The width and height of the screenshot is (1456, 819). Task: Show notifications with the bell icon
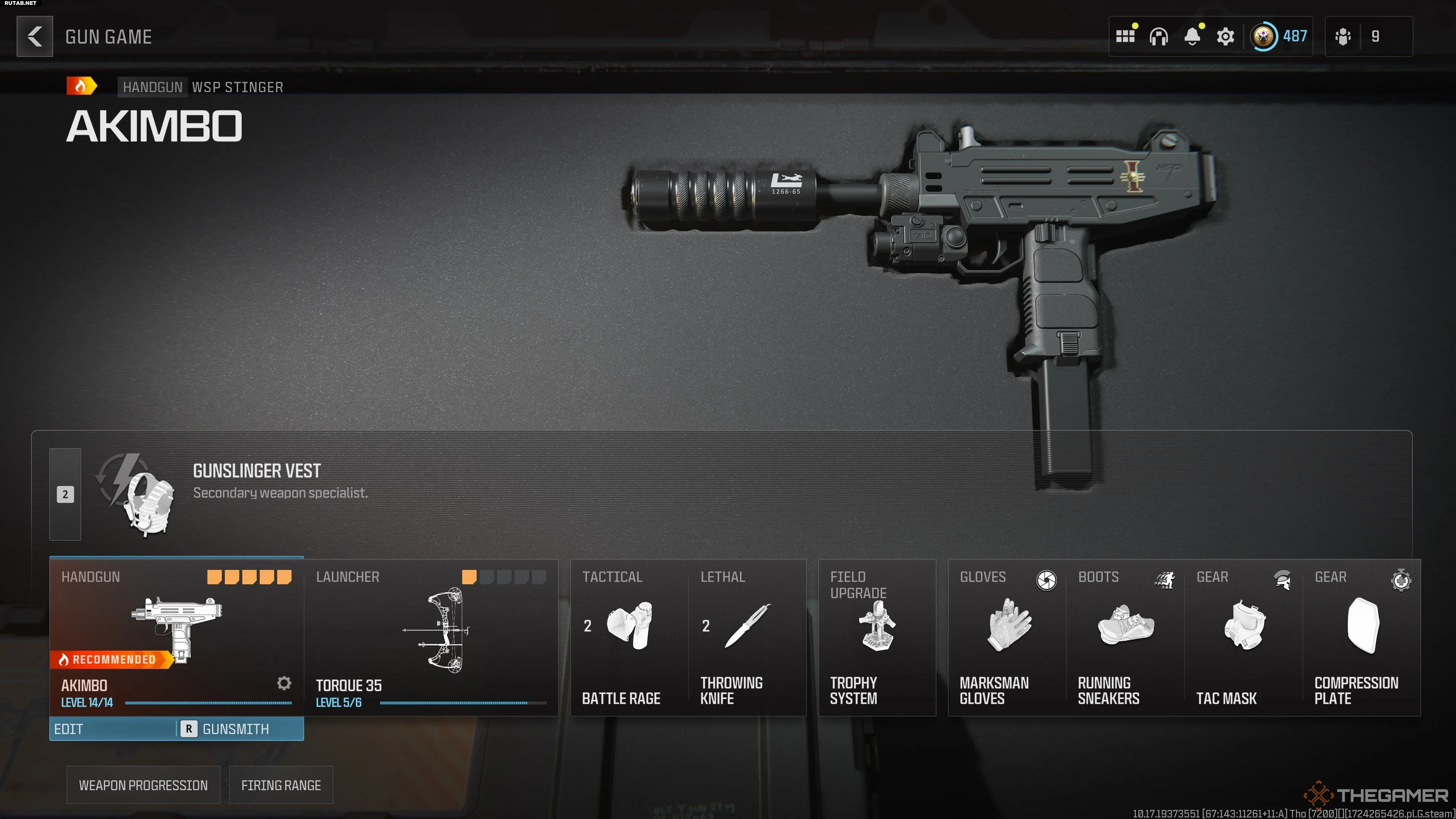click(1192, 37)
